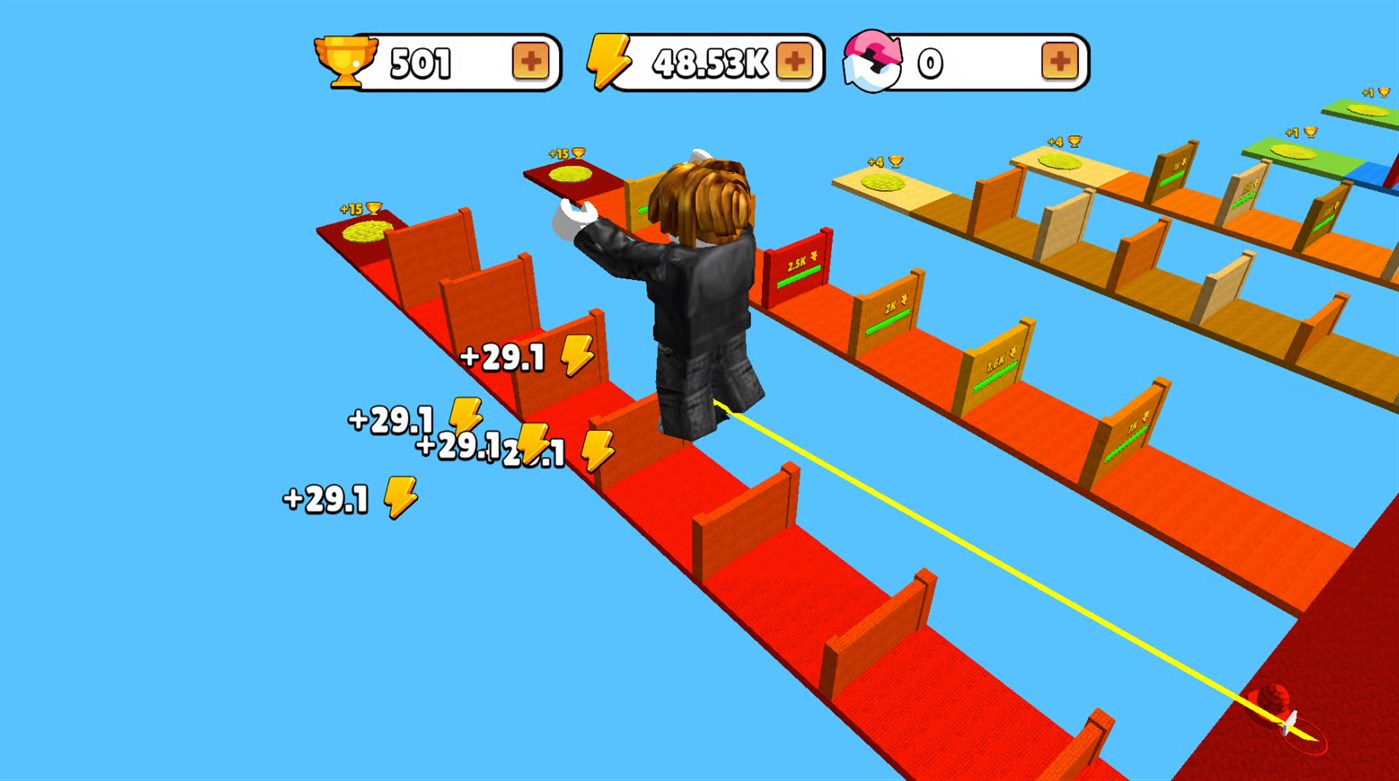Select the +1 trophy icon on the green platform
The width and height of the screenshot is (1399, 781).
click(x=1301, y=133)
